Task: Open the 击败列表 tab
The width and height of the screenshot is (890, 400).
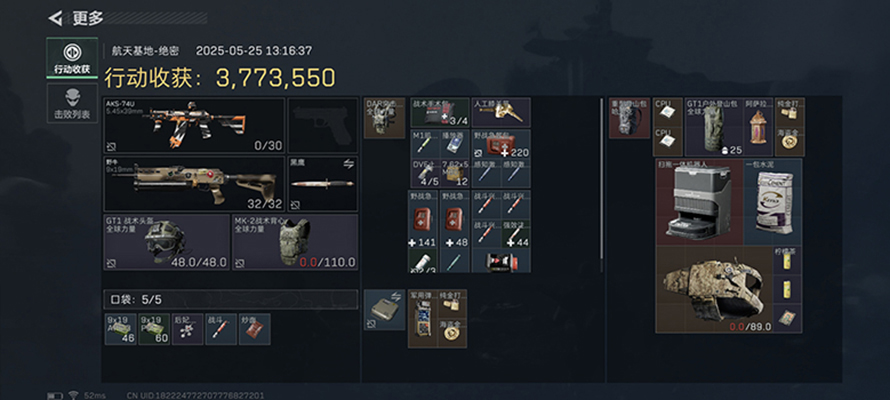Action: click(x=72, y=104)
